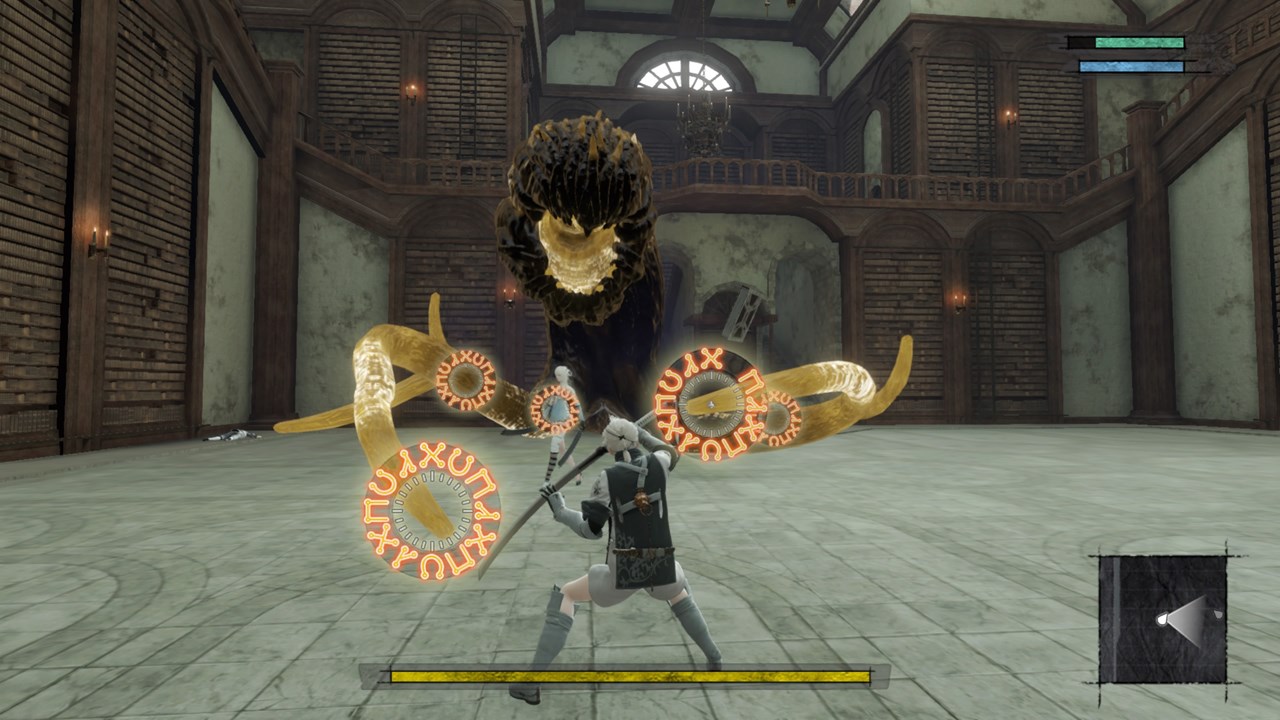Click the minimap in the corner
1280x720 pixels.
tap(1163, 618)
